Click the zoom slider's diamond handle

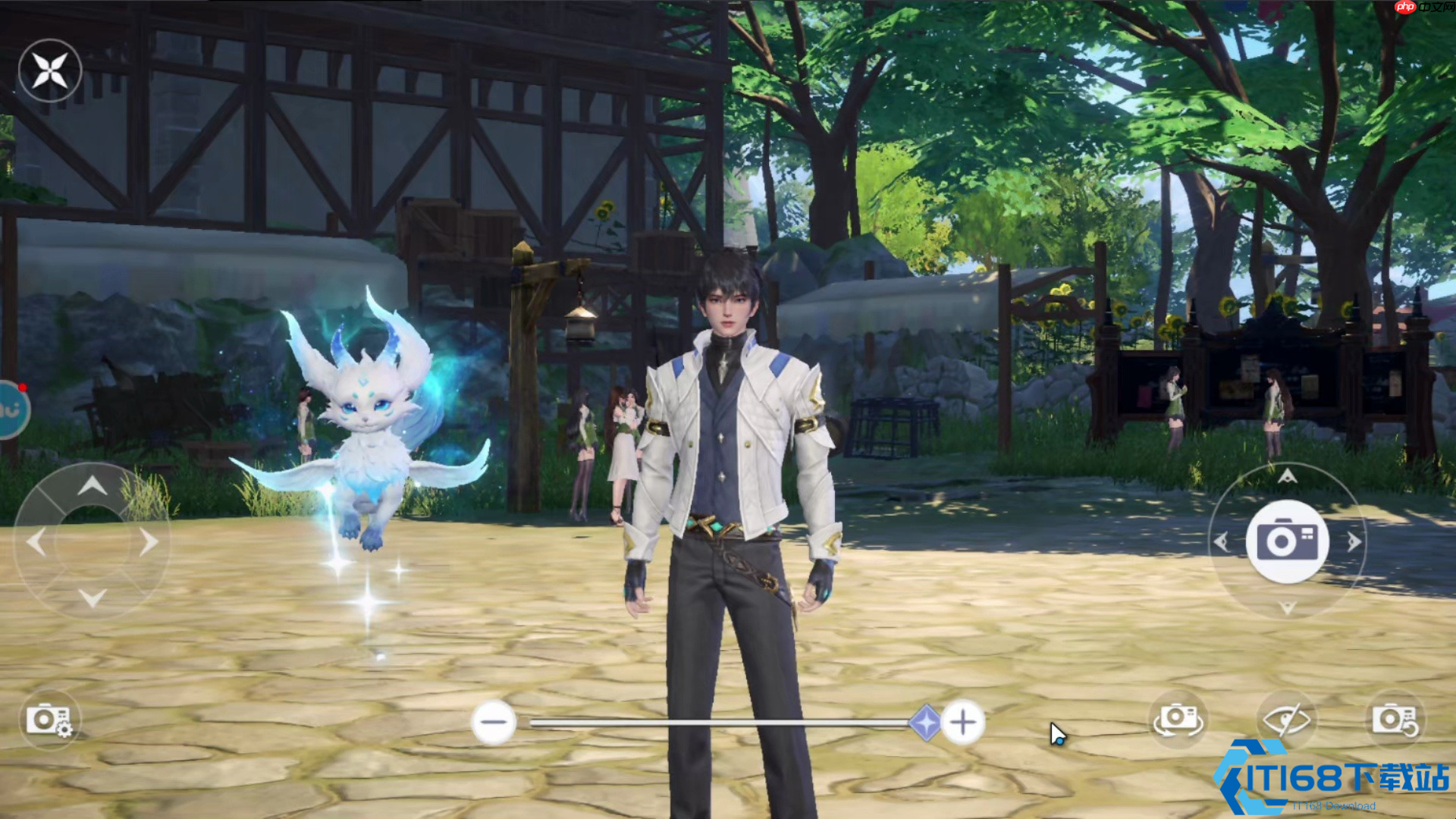point(925,722)
